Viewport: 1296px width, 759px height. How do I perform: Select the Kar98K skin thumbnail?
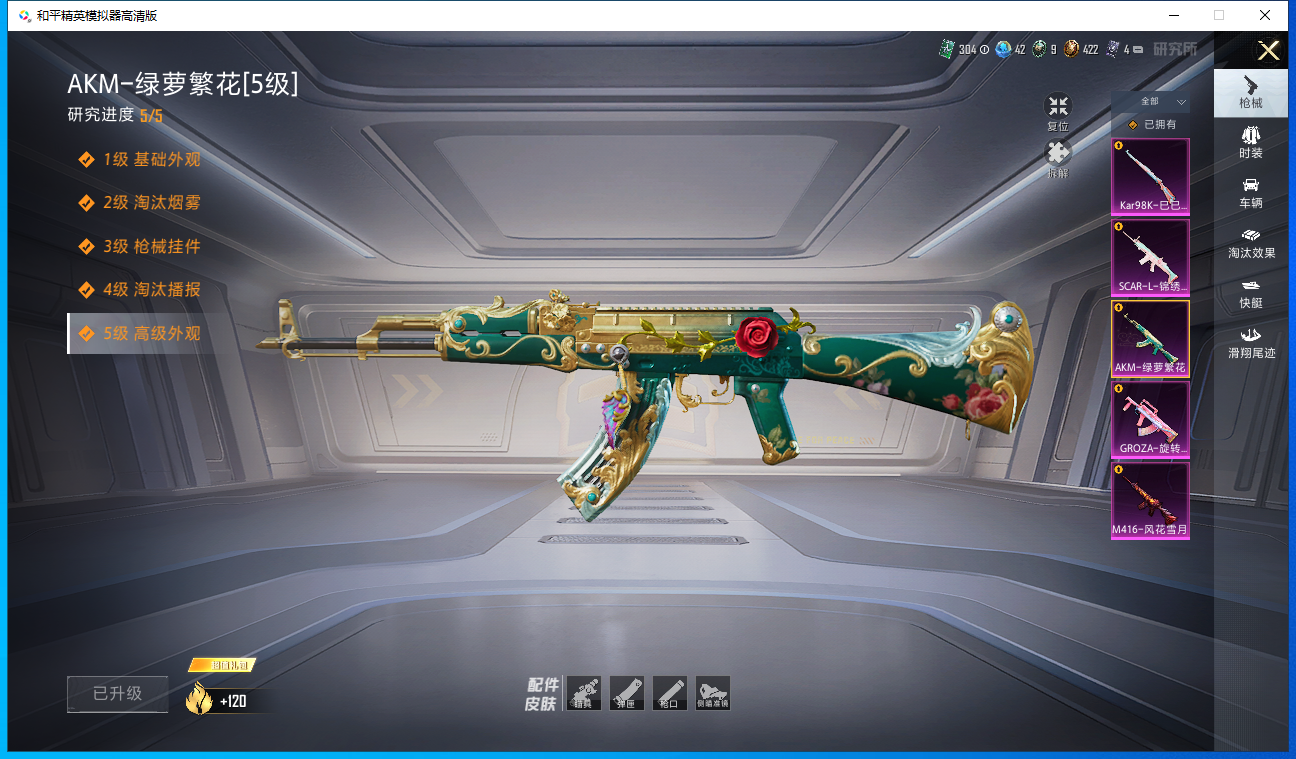point(1150,177)
